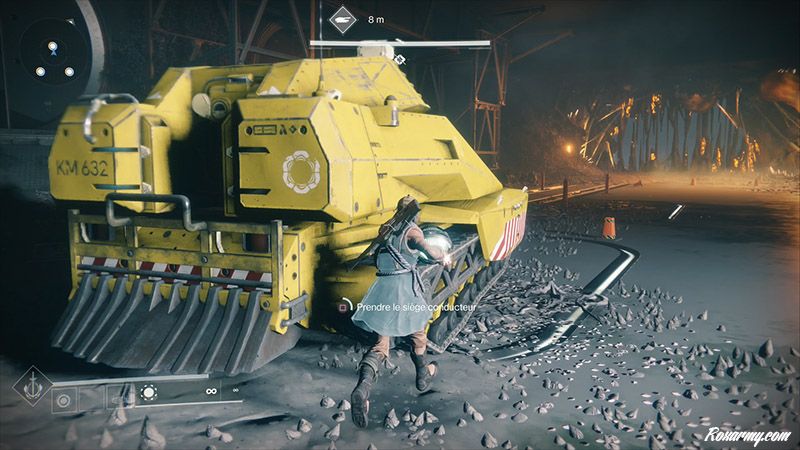Select the glowing dotted-ring weapon icon
Screen dimensions: 800x450
(148, 393)
